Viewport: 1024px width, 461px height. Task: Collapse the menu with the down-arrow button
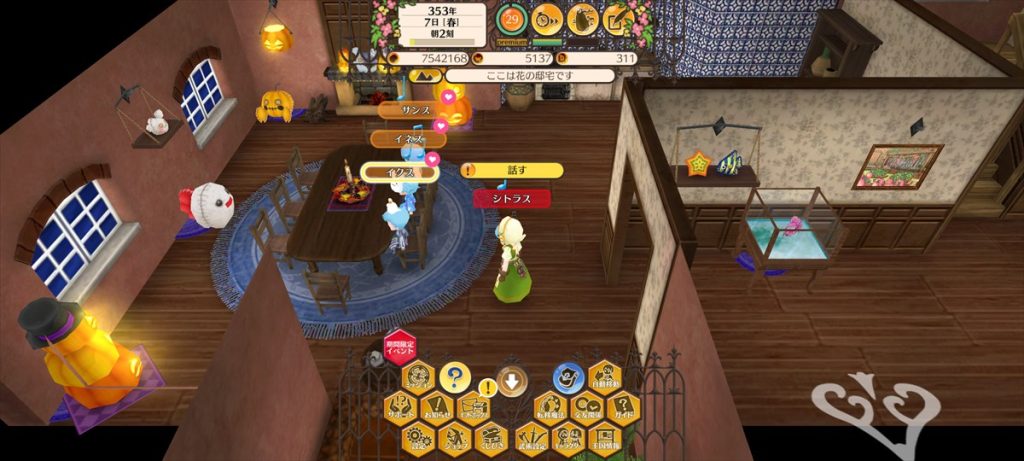click(512, 380)
